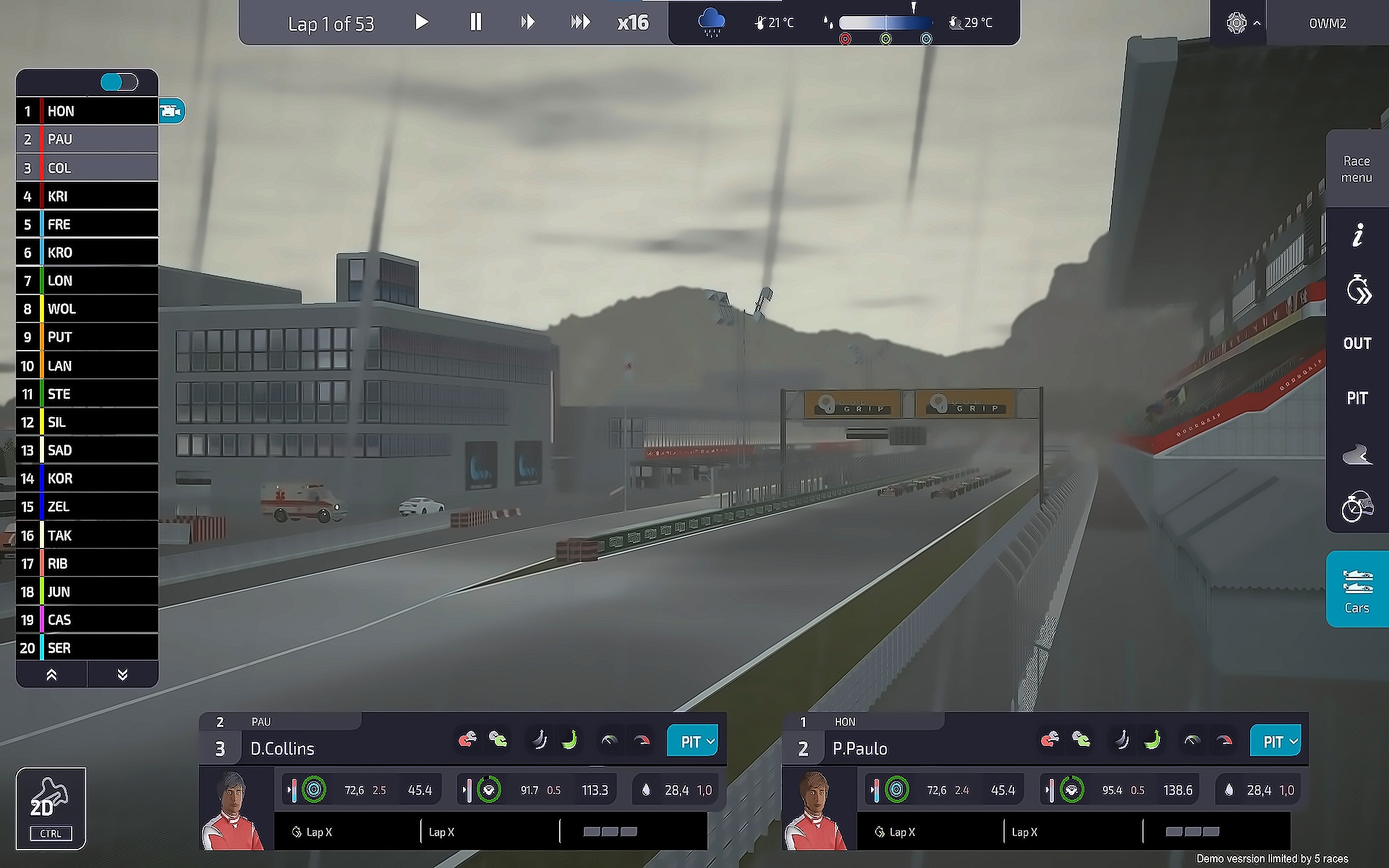Viewport: 1389px width, 868px height.
Task: Open the PIT side panel
Action: point(1357,398)
